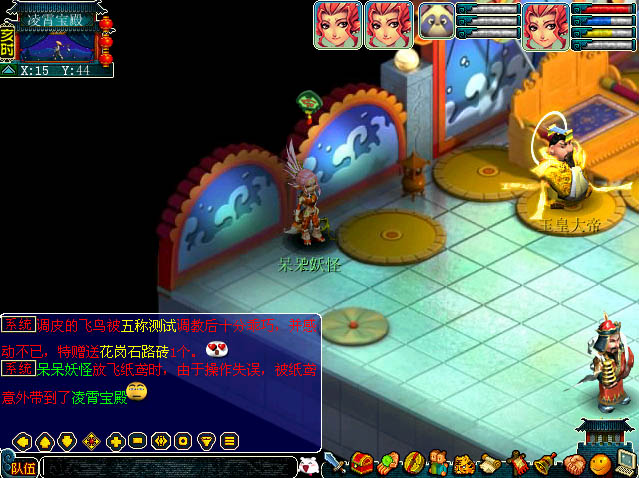Screen dimensions: 639x478
Task: Open the treasure chest inventory icon
Action: click(x=362, y=463)
